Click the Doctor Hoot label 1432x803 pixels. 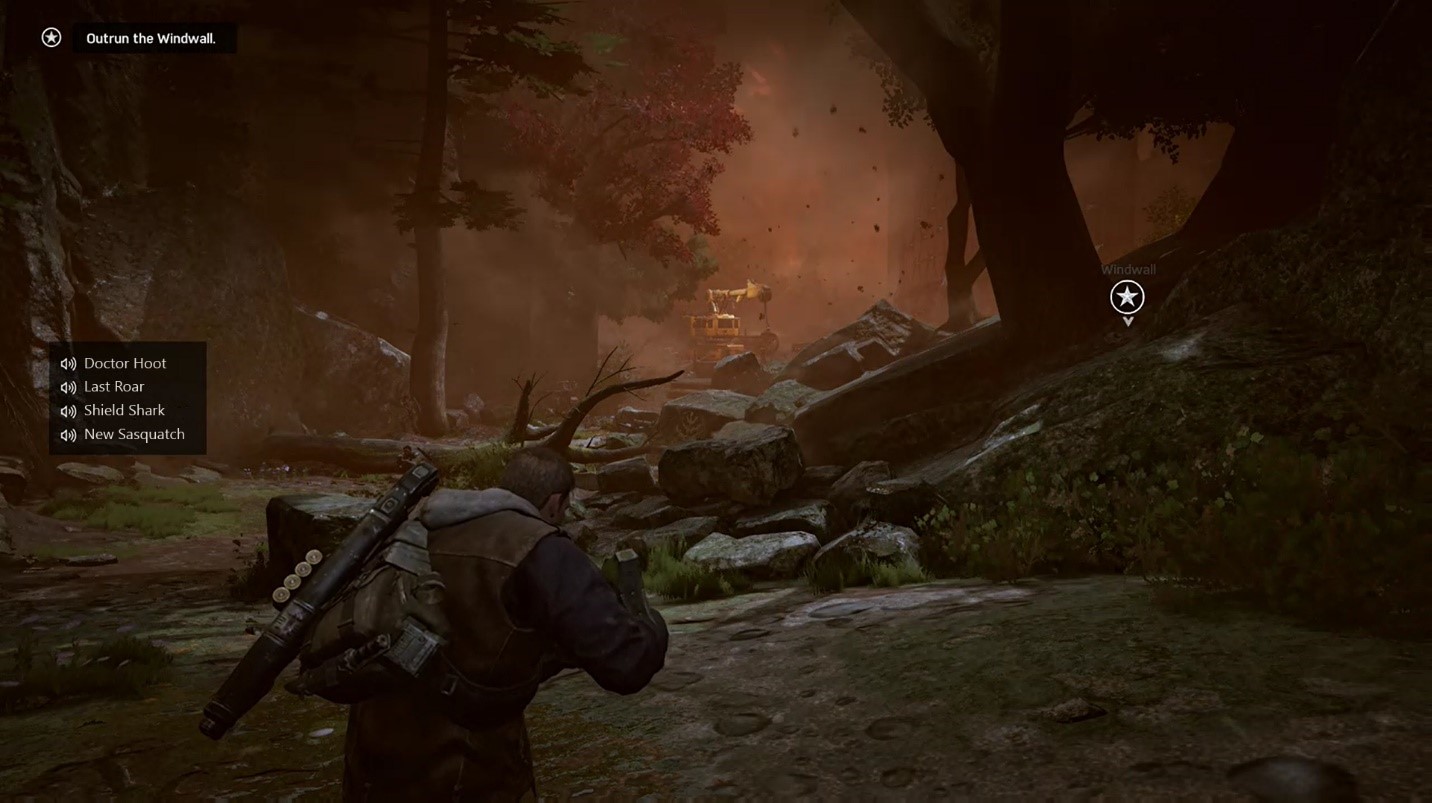(x=125, y=362)
